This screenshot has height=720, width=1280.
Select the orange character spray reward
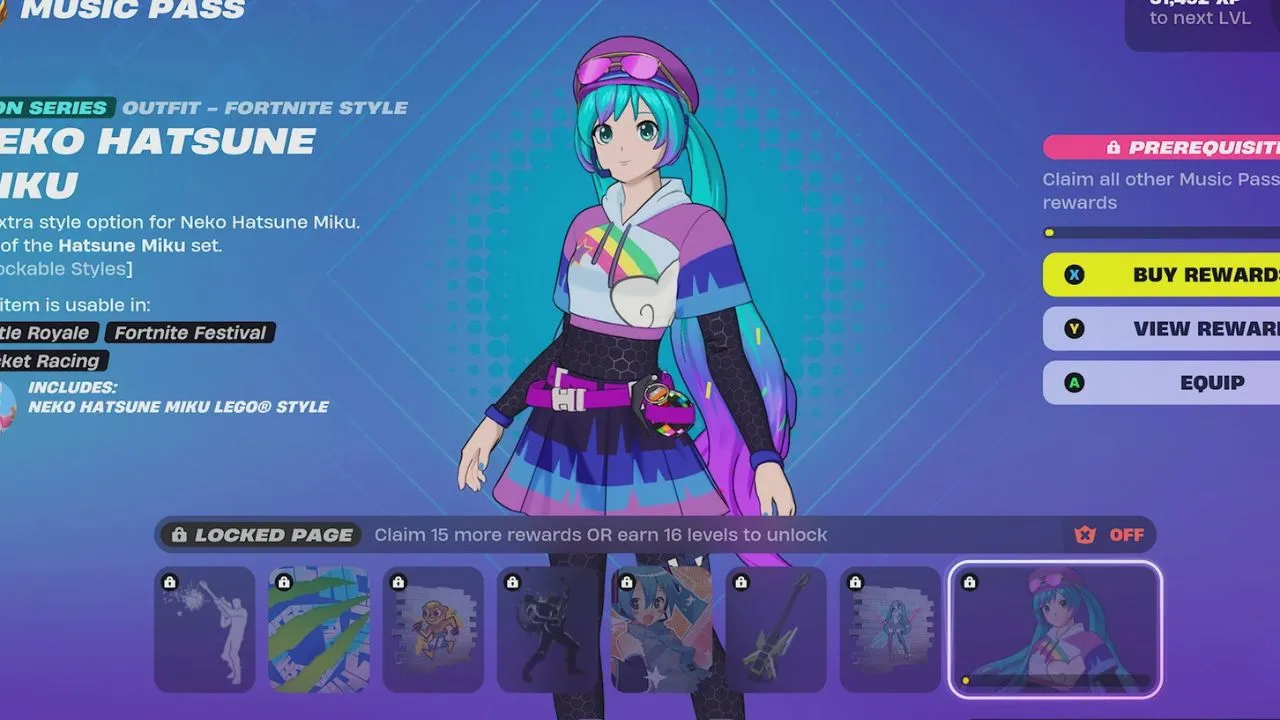433,629
